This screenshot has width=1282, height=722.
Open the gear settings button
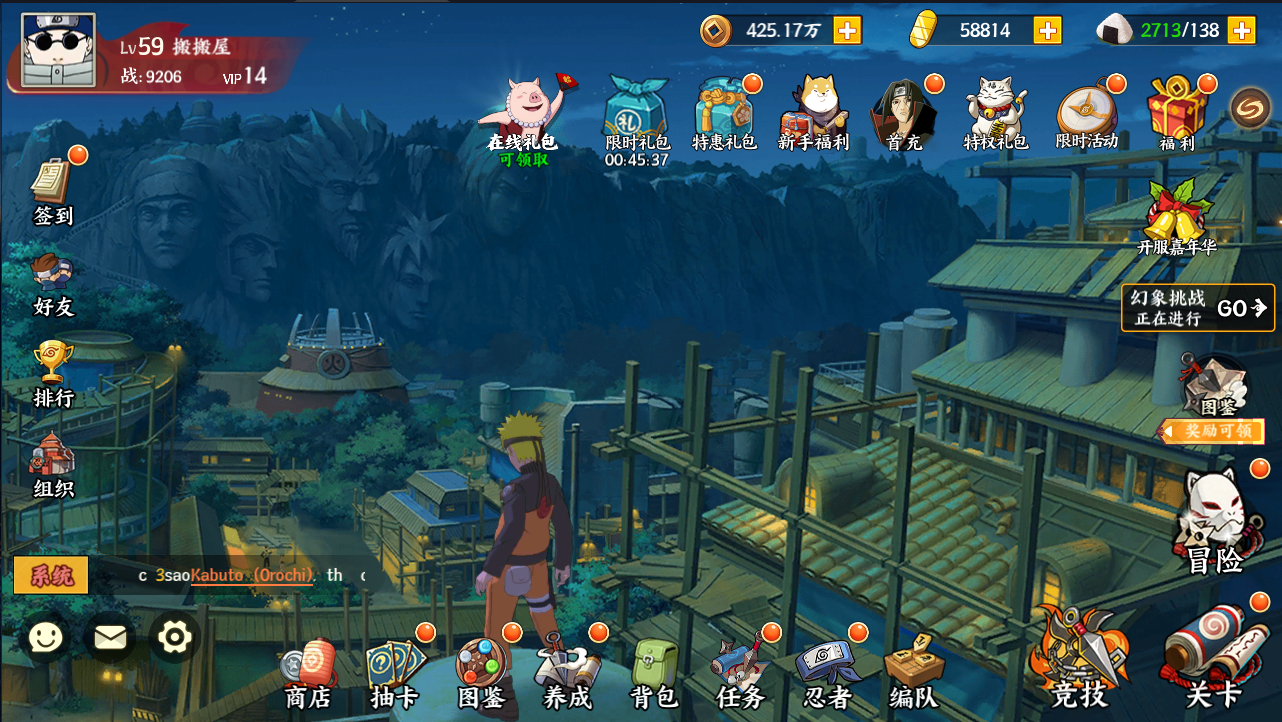(175, 636)
